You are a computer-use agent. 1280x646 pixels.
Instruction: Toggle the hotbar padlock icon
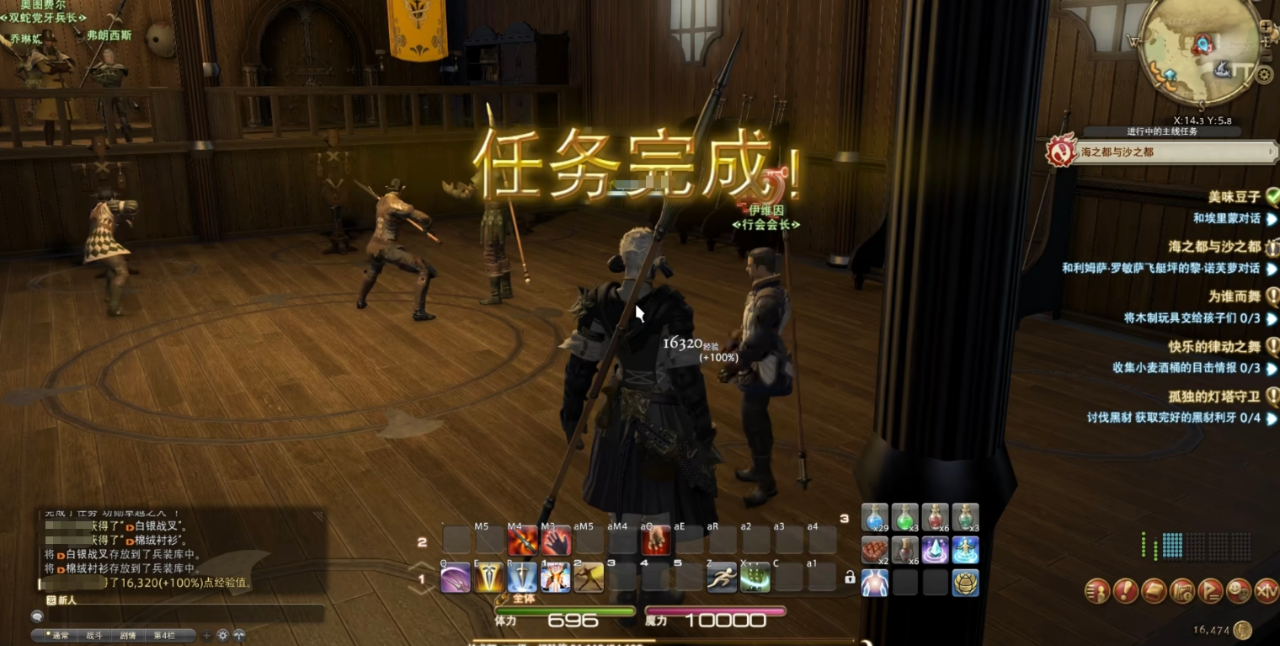tap(850, 577)
